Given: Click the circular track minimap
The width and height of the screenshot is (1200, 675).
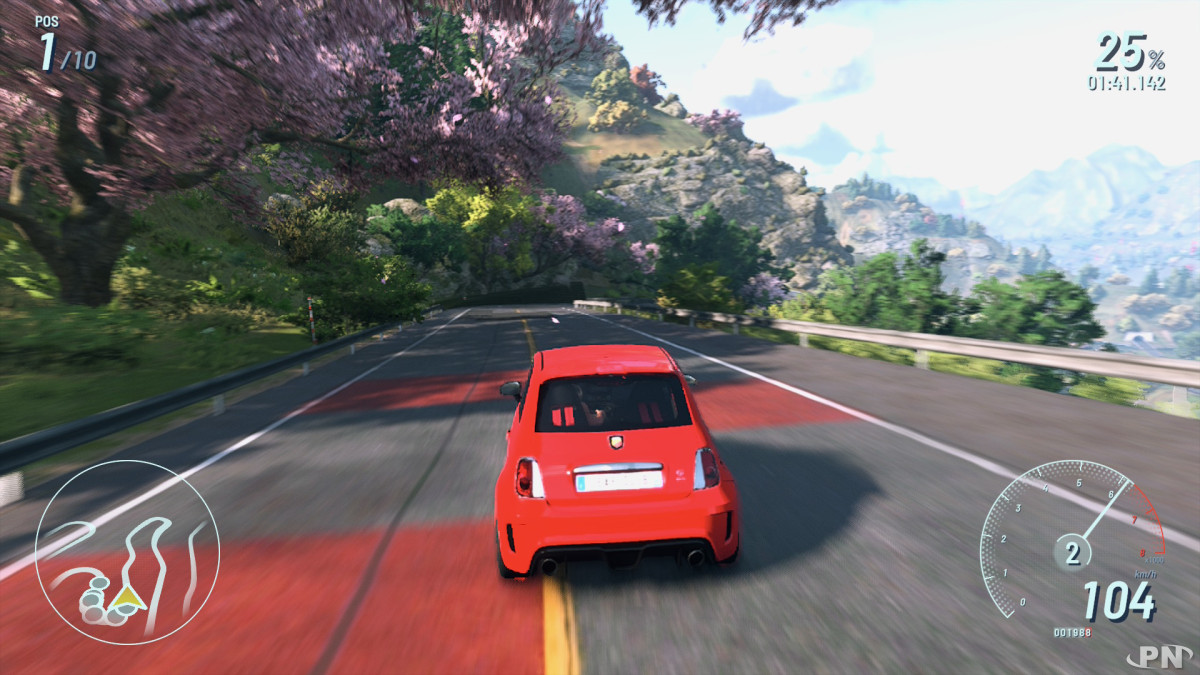Looking at the screenshot, I should point(127,552).
